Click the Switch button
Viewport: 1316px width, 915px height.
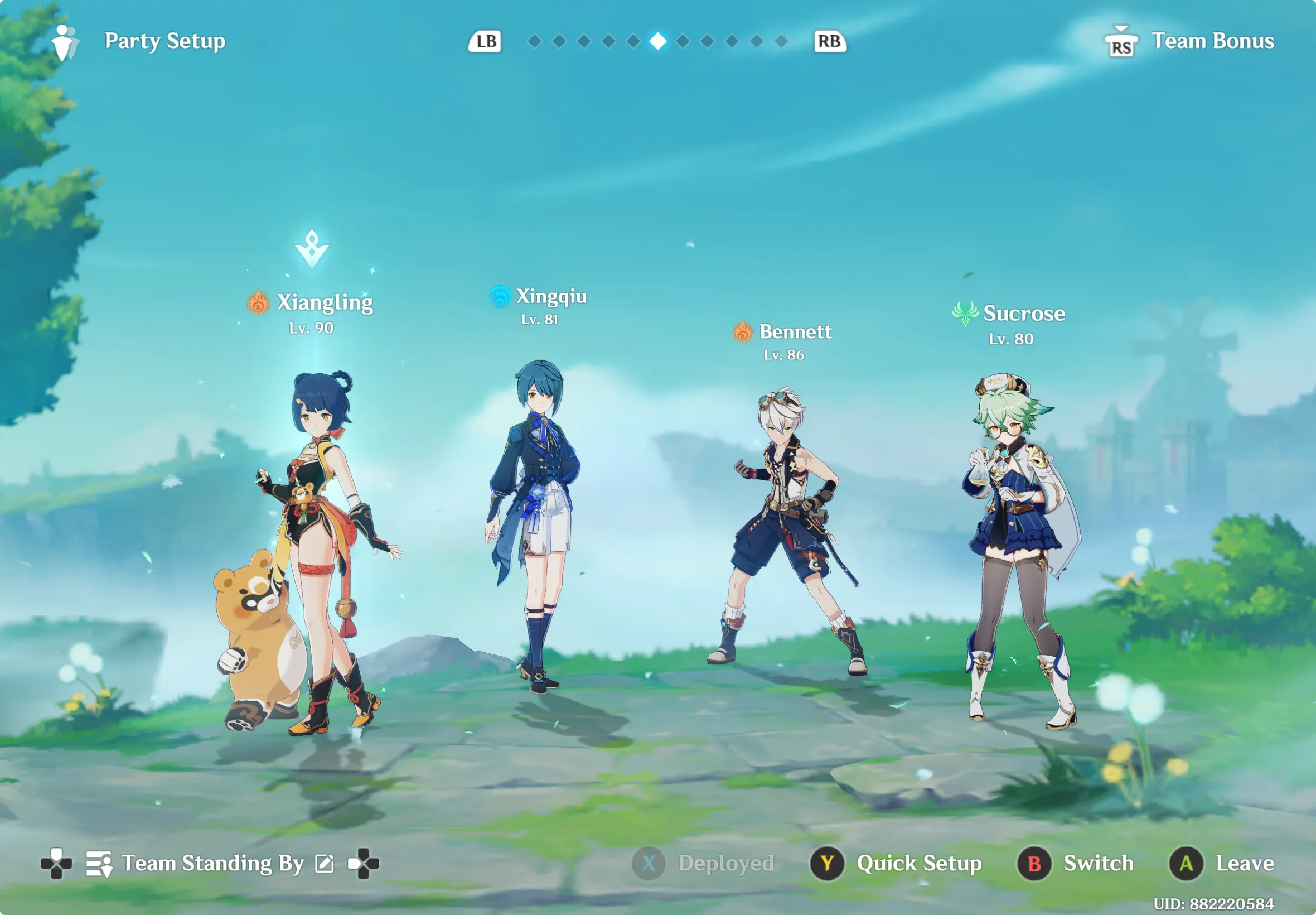point(1097,863)
